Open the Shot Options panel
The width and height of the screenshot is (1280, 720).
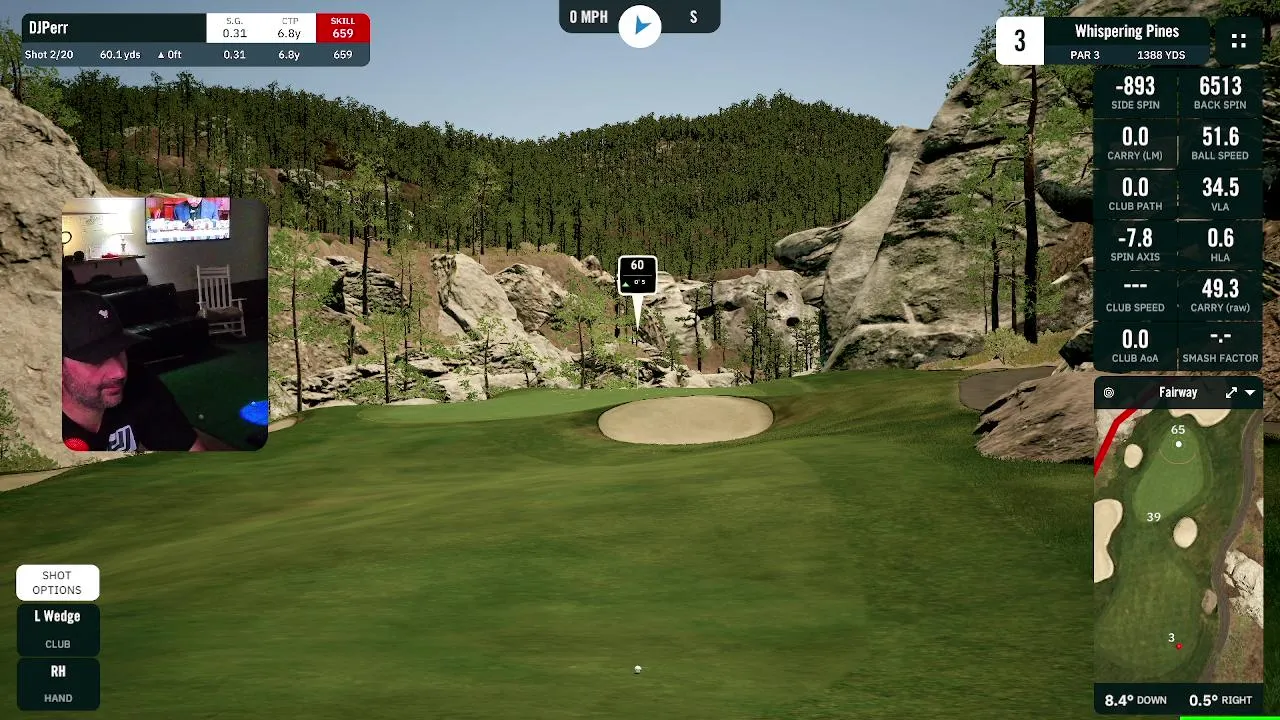(x=57, y=582)
